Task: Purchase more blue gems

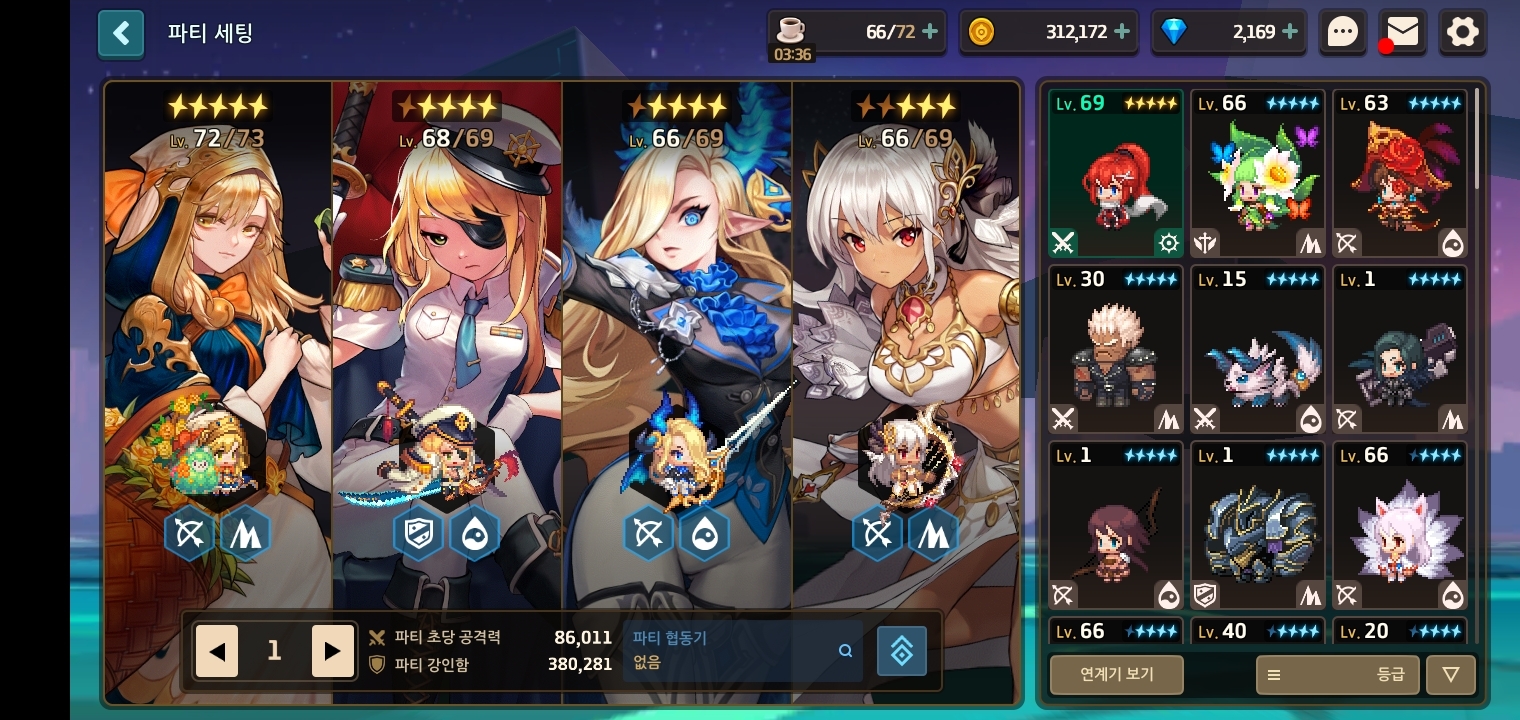Action: (x=1290, y=32)
